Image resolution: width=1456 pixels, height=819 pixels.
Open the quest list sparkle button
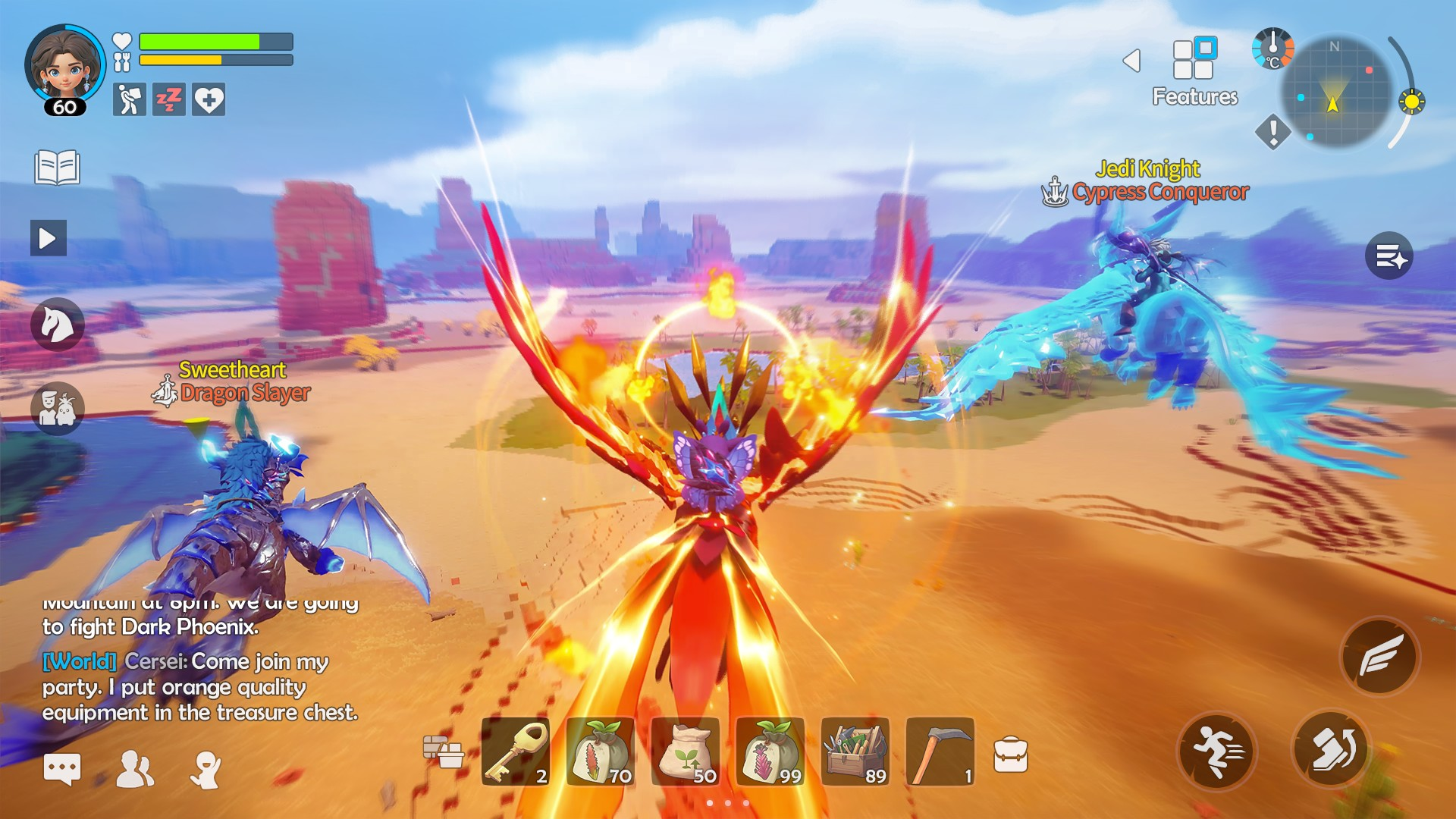1389,256
